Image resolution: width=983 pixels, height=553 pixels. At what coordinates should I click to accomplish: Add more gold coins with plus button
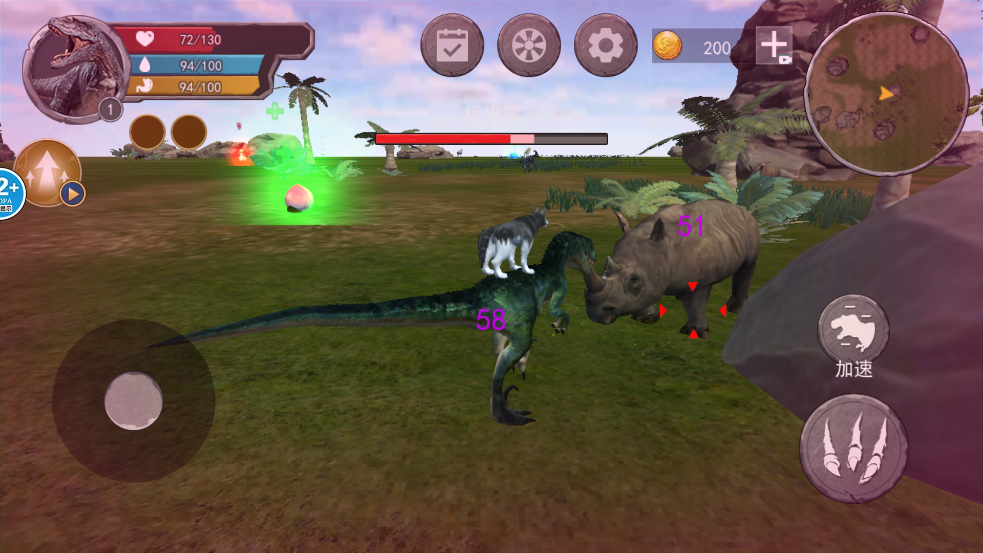774,45
